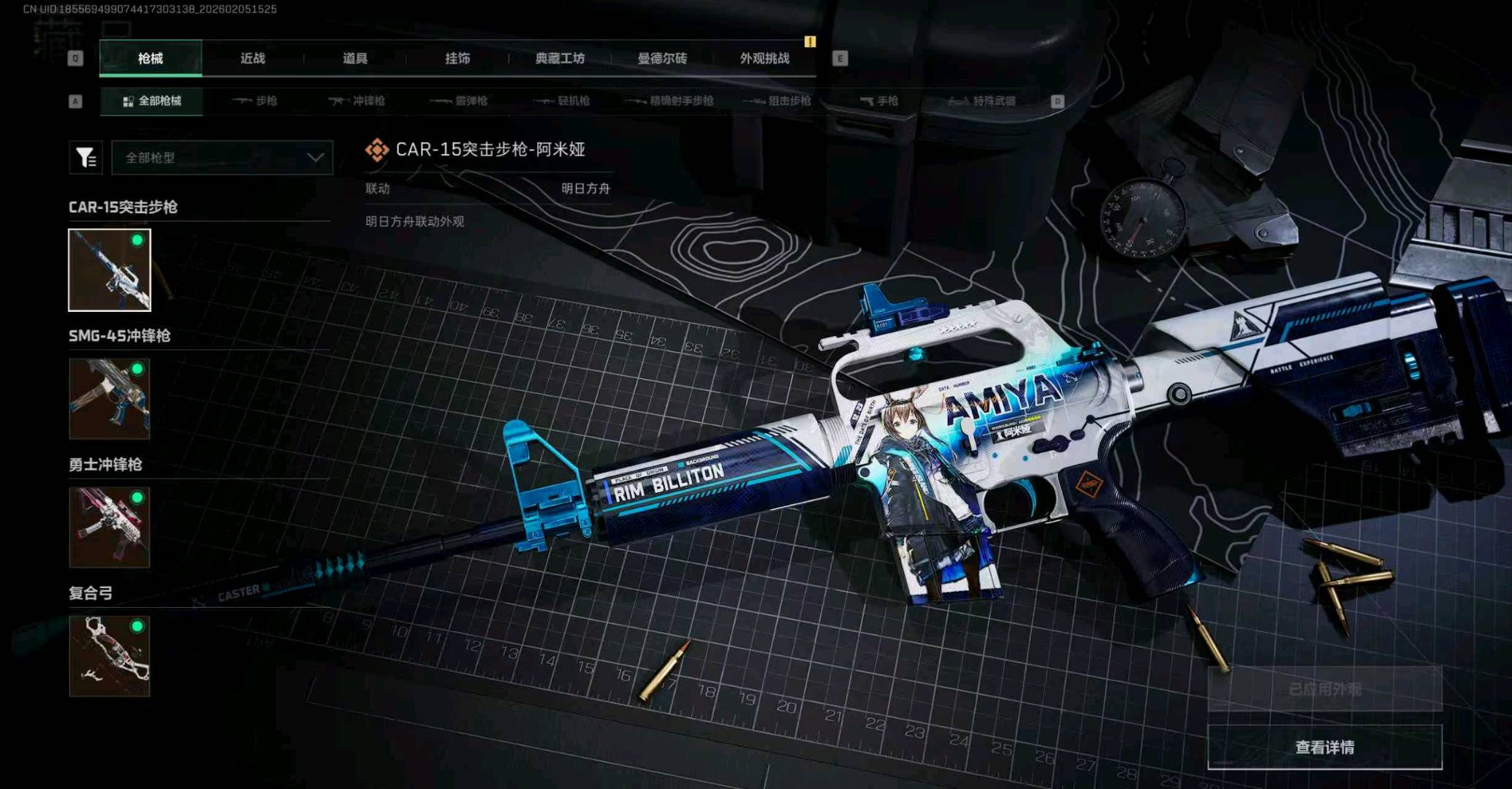This screenshot has height=789, width=1512.
Task: Open the 典藏工坊 tab
Action: click(560, 58)
